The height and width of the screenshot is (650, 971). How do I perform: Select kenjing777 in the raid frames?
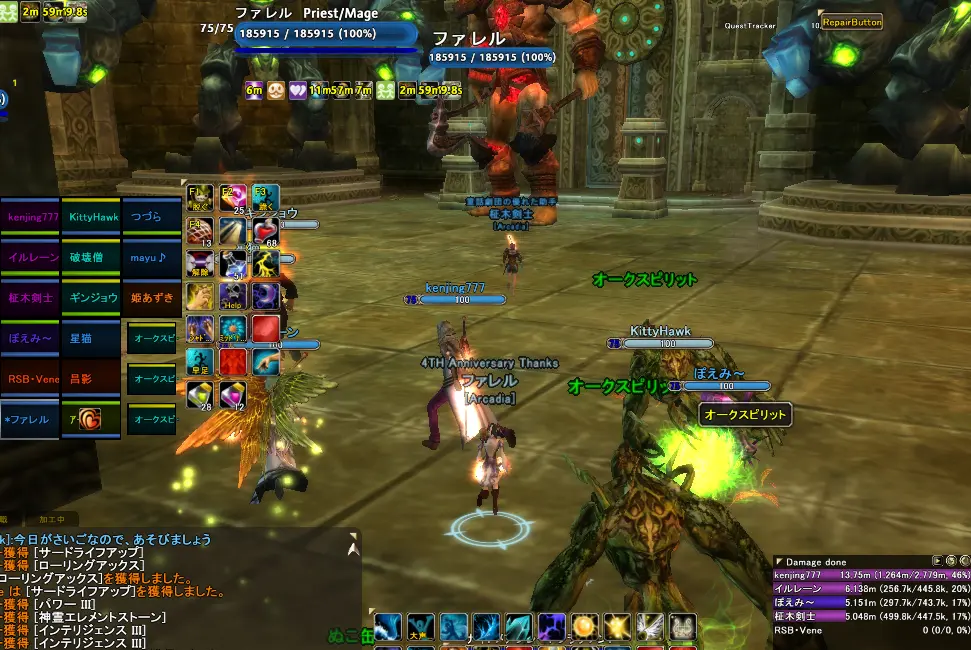pos(34,216)
